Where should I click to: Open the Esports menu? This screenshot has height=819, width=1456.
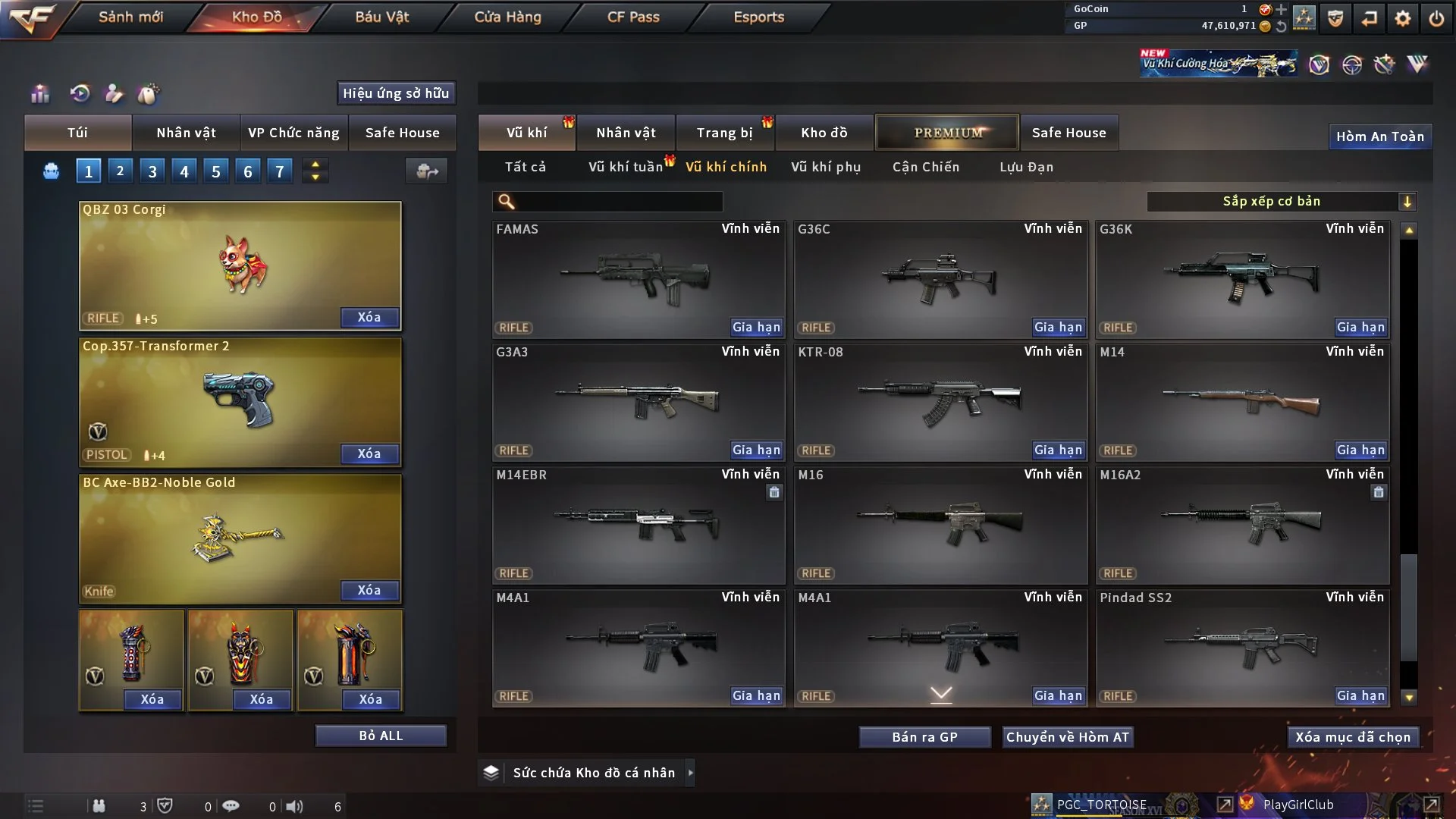(758, 17)
